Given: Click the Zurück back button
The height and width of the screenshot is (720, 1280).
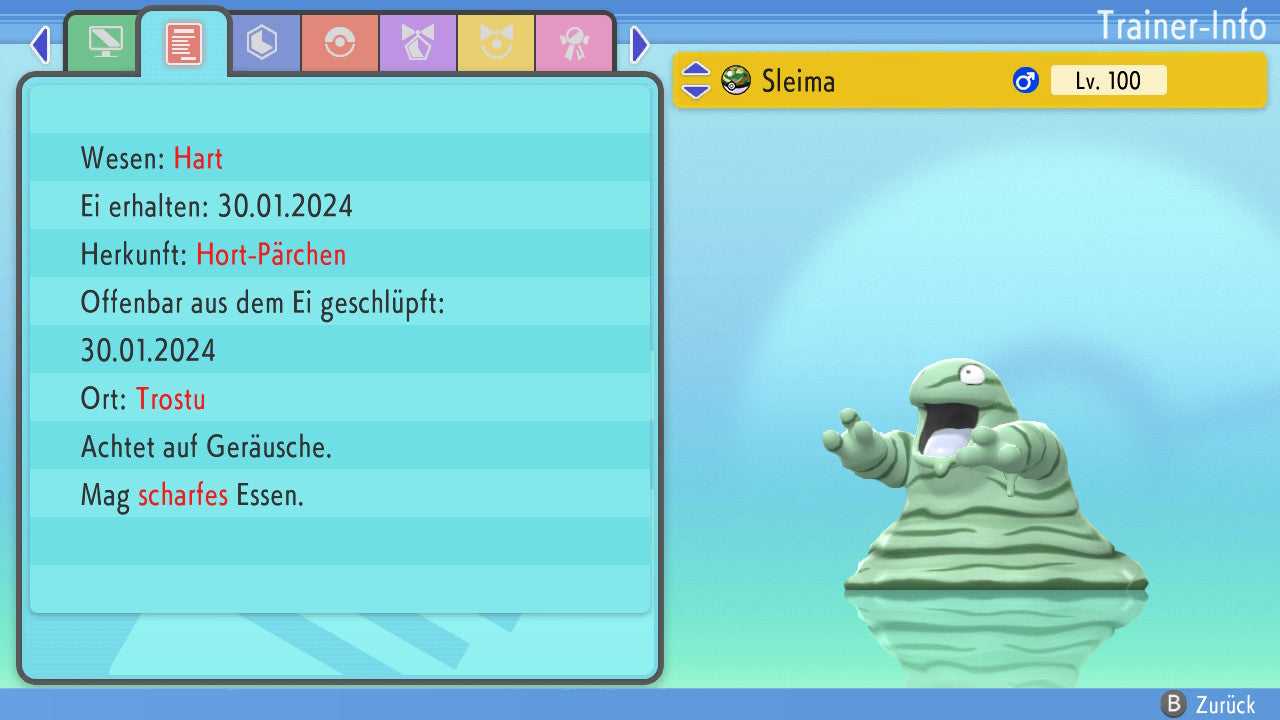Looking at the screenshot, I should 1208,704.
